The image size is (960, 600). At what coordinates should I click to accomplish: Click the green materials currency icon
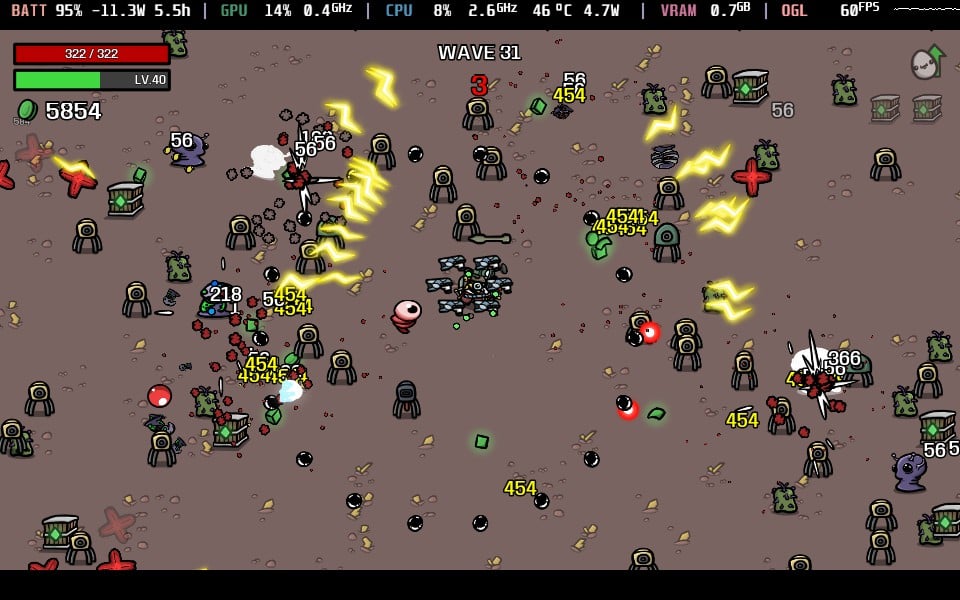coord(26,111)
